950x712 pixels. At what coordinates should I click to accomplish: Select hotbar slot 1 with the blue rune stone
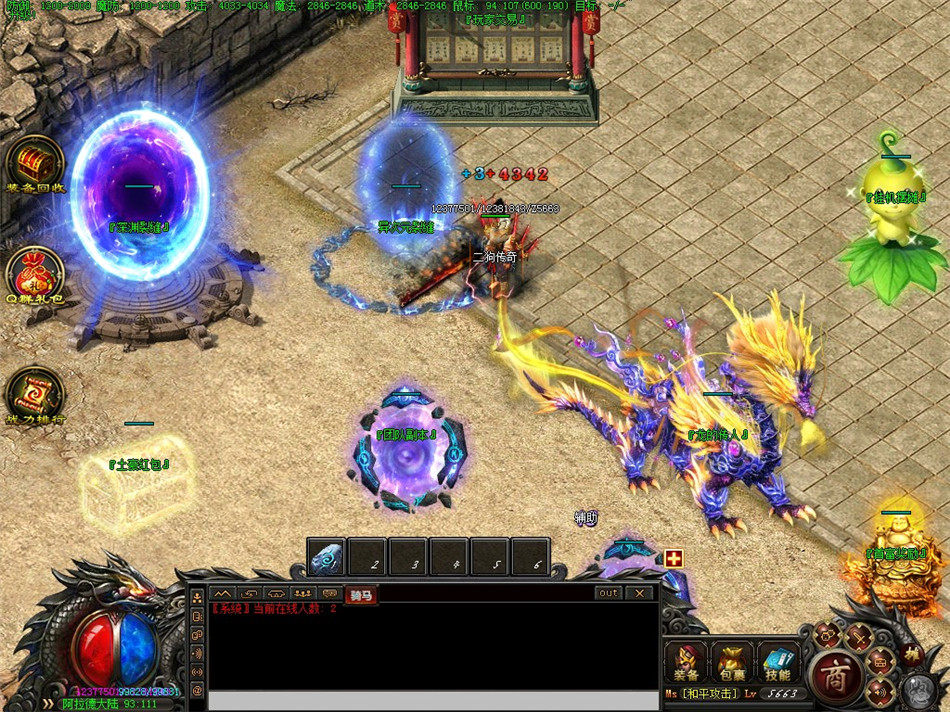coord(326,557)
